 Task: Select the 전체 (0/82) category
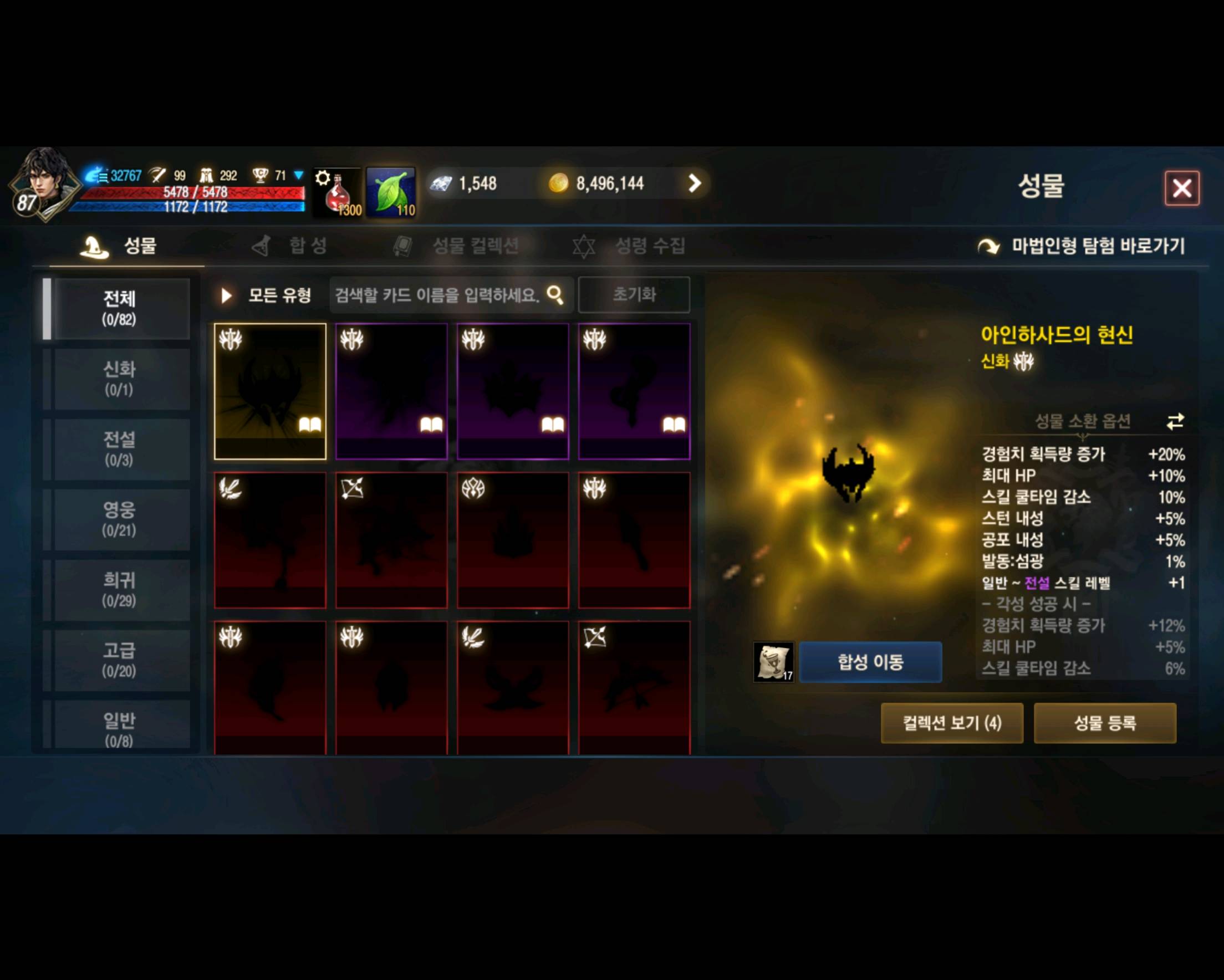pyautogui.click(x=119, y=308)
